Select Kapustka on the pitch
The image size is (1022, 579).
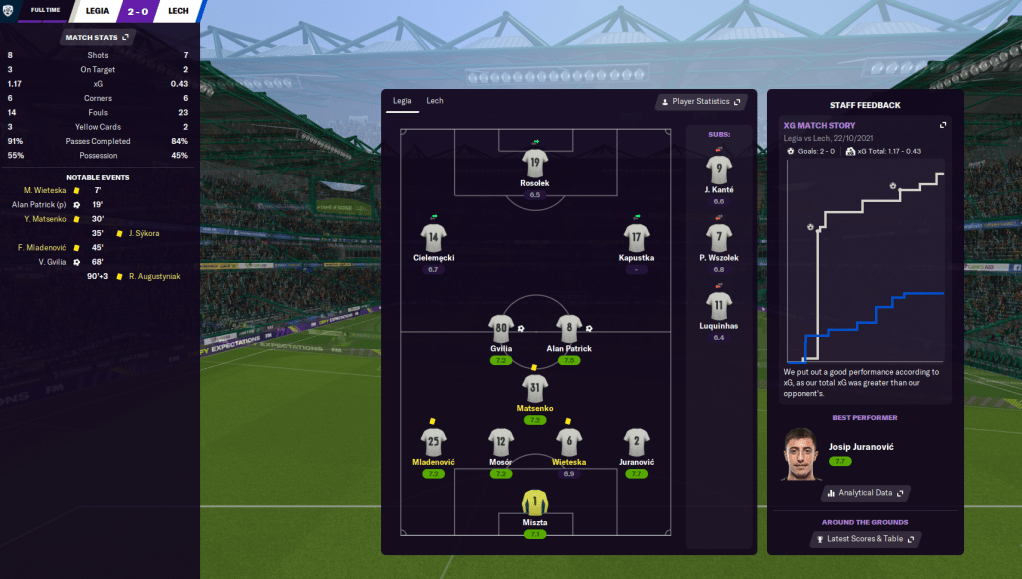pos(637,238)
